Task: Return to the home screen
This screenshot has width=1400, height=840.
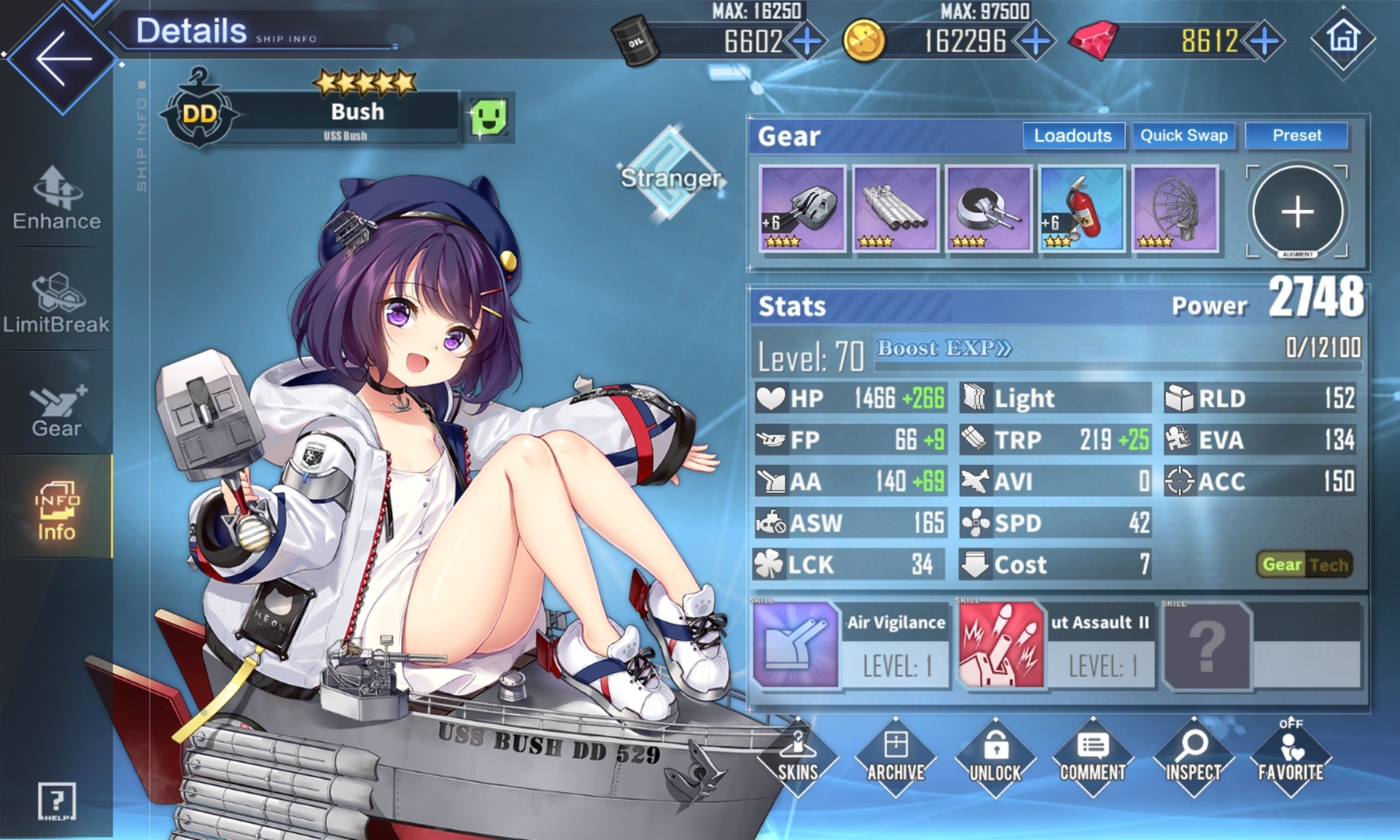Action: pyautogui.click(x=1343, y=38)
